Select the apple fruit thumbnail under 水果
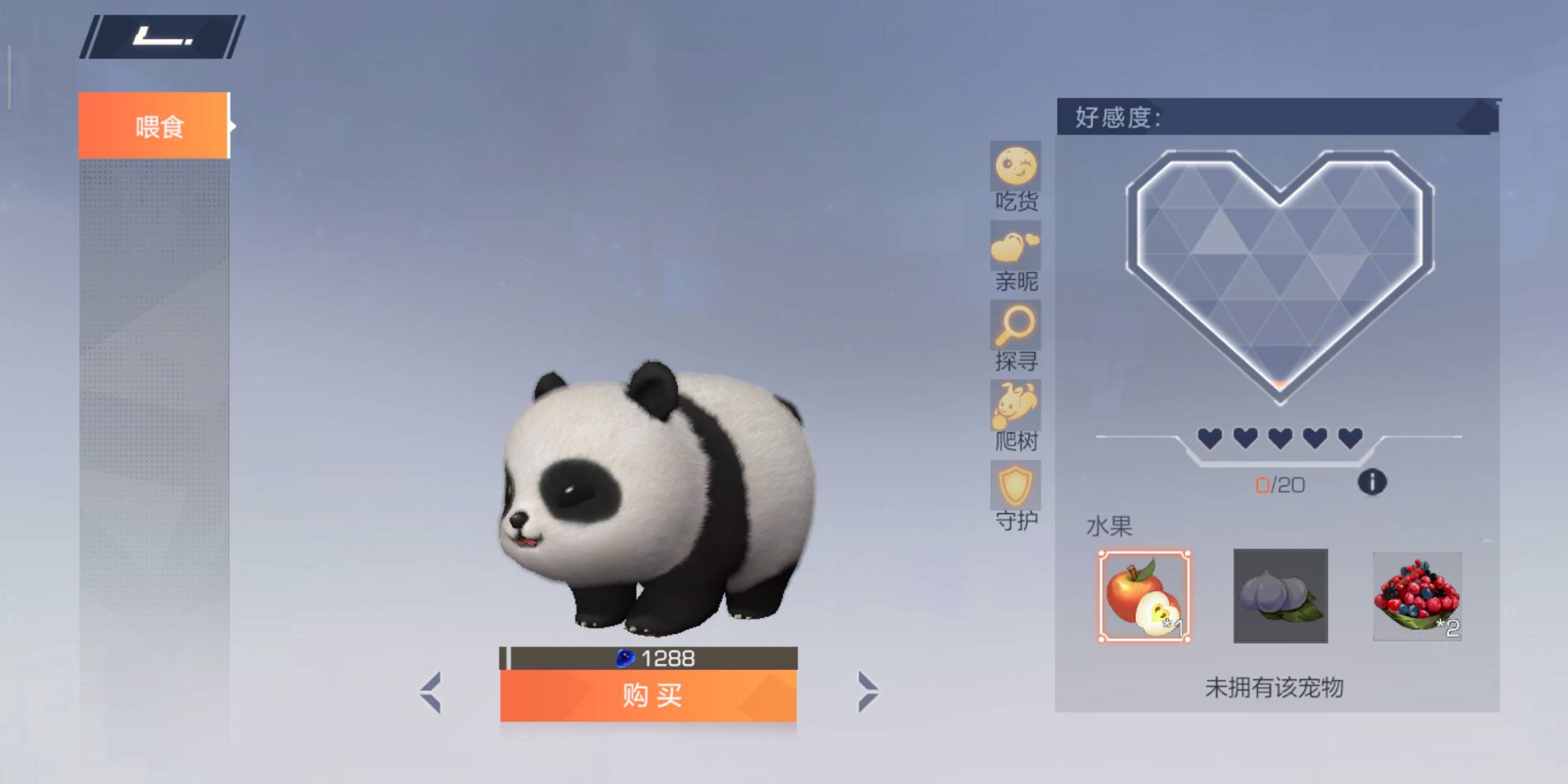Image resolution: width=1568 pixels, height=784 pixels. (x=1144, y=597)
